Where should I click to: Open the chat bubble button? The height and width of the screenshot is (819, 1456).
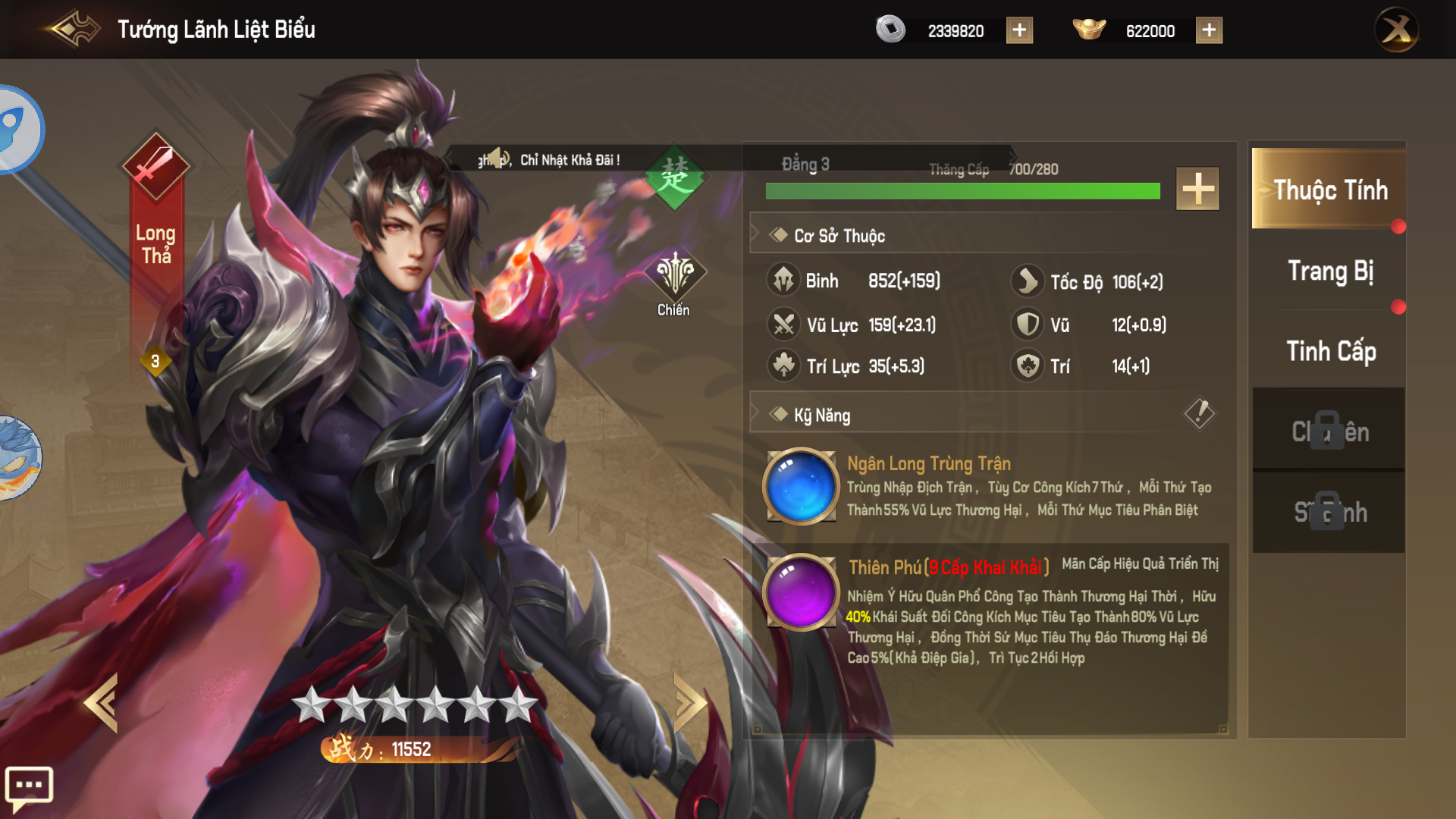point(29,786)
